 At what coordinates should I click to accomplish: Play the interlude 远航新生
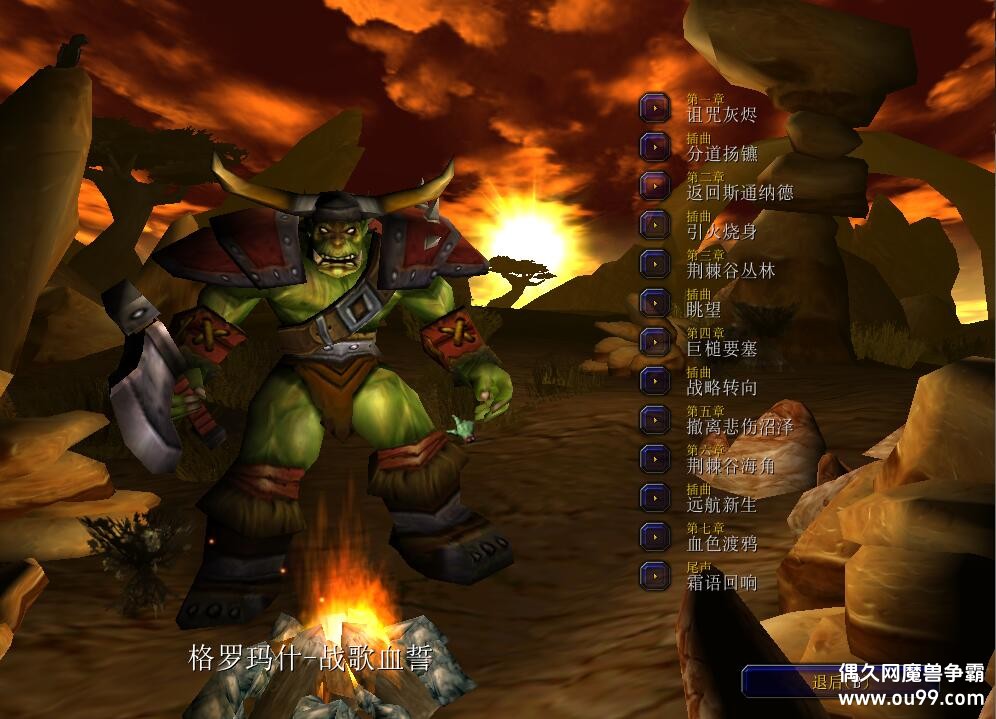(655, 498)
